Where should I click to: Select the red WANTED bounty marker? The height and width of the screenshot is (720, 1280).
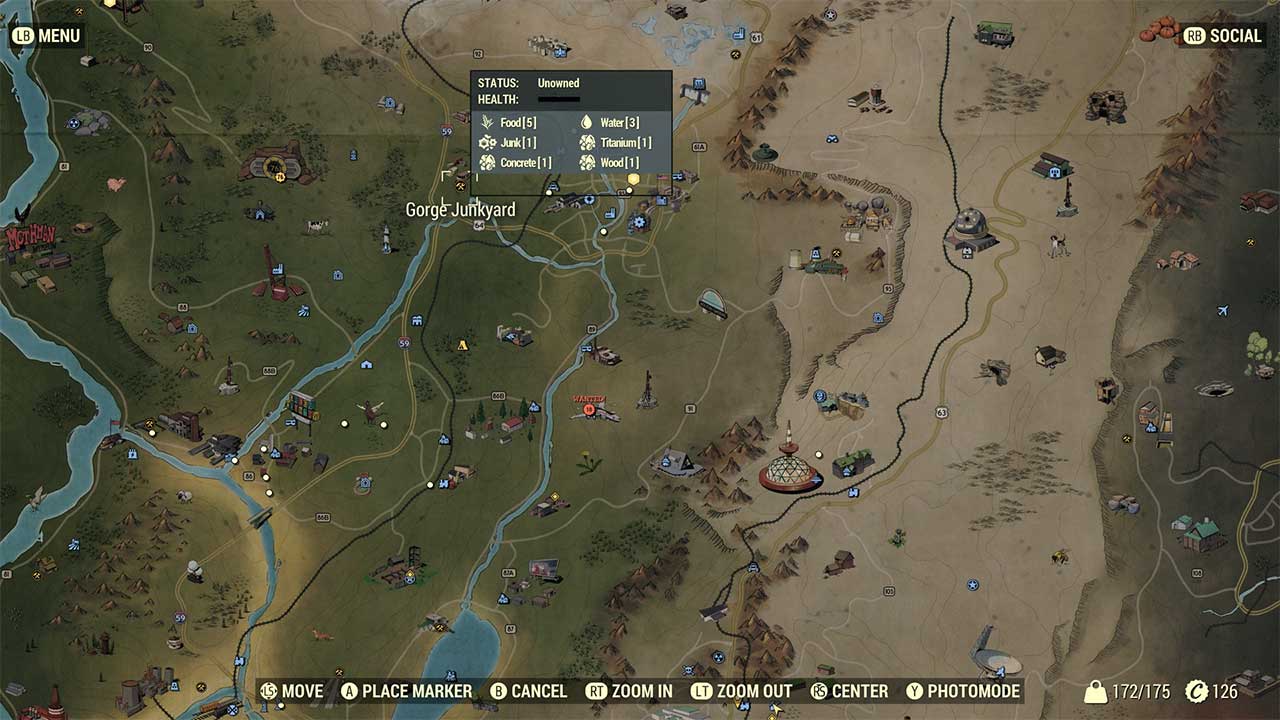pos(590,410)
